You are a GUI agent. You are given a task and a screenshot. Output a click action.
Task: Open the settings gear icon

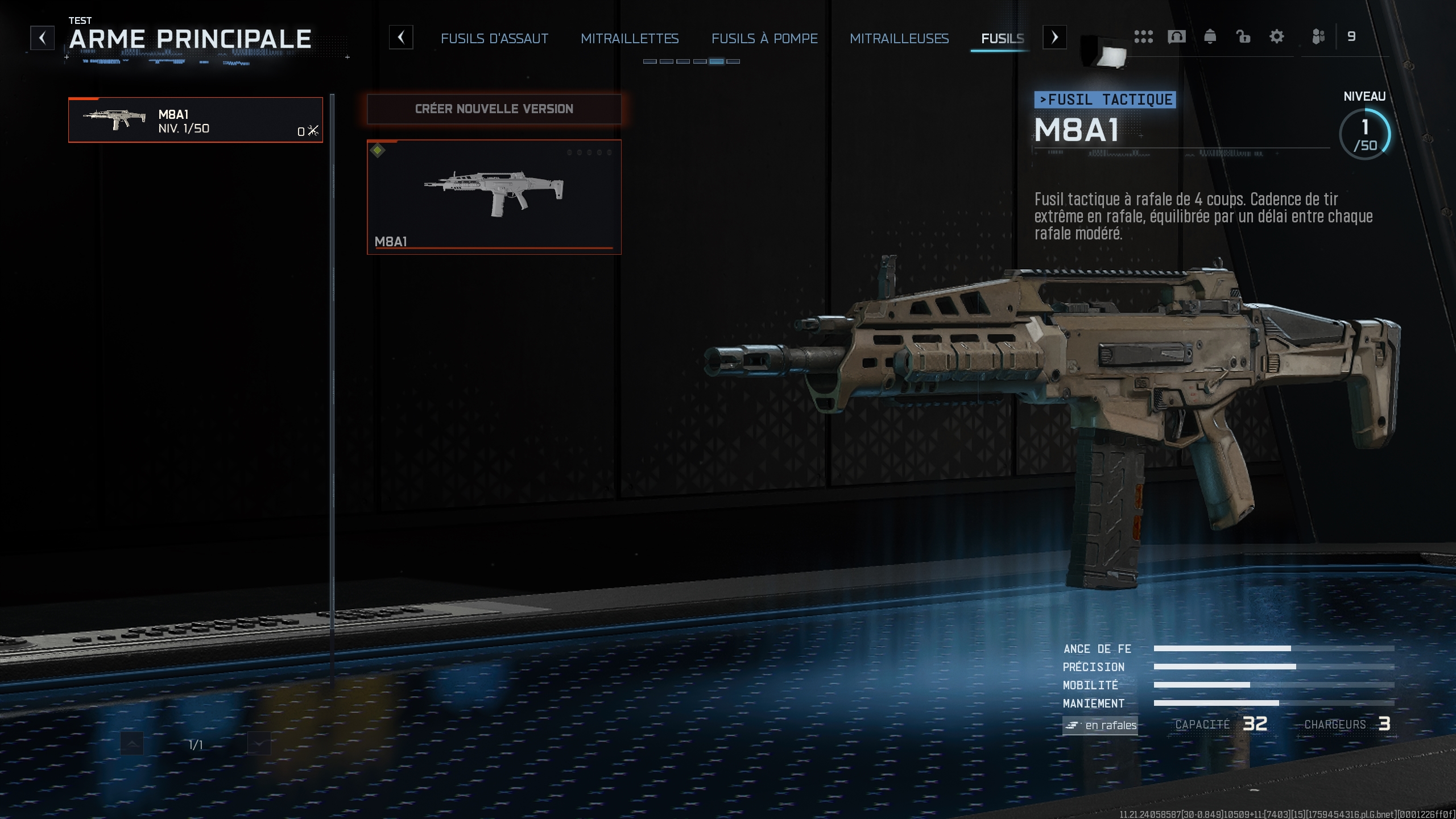1276,36
